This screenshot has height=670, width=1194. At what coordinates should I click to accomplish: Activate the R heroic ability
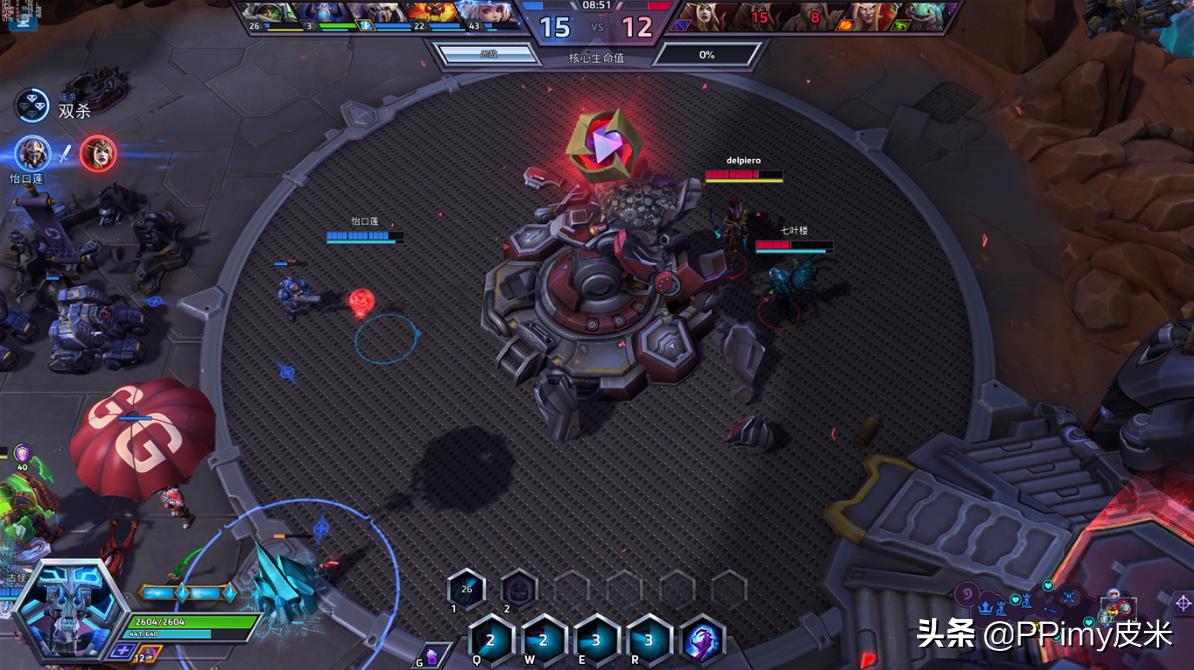[649, 640]
